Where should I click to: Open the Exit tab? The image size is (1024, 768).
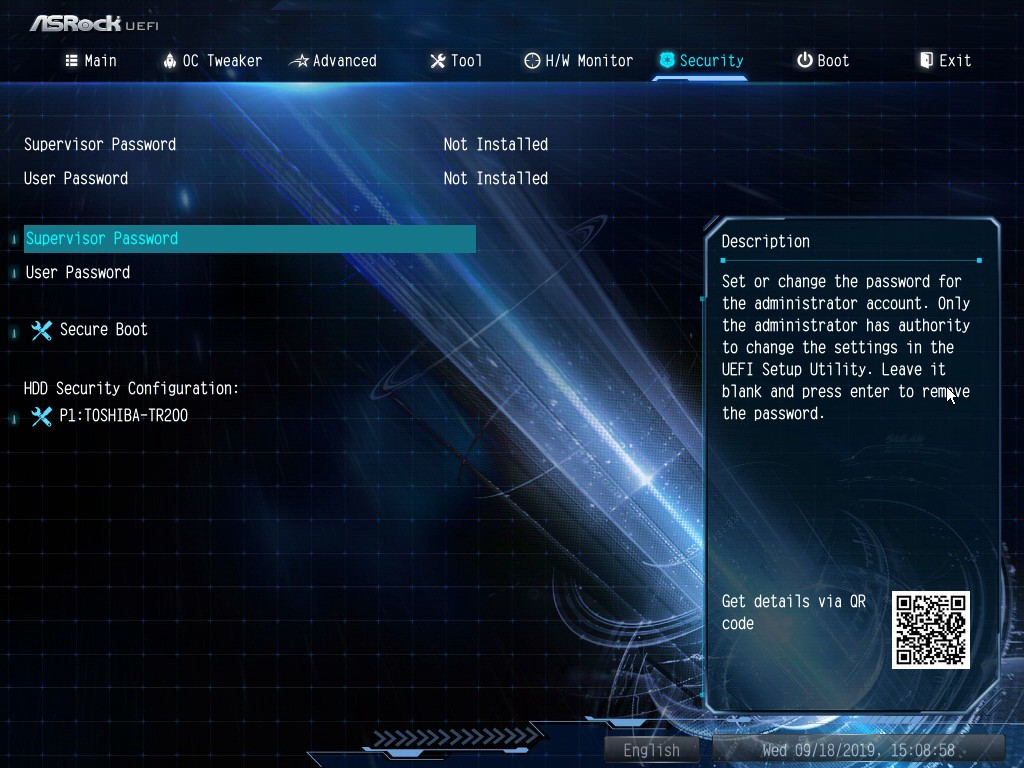[x=945, y=61]
